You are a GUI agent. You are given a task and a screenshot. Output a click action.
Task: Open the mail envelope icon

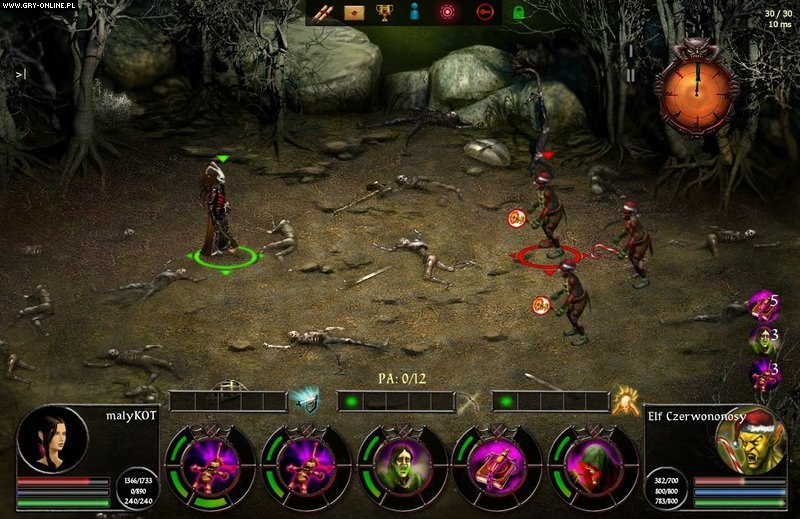352,12
